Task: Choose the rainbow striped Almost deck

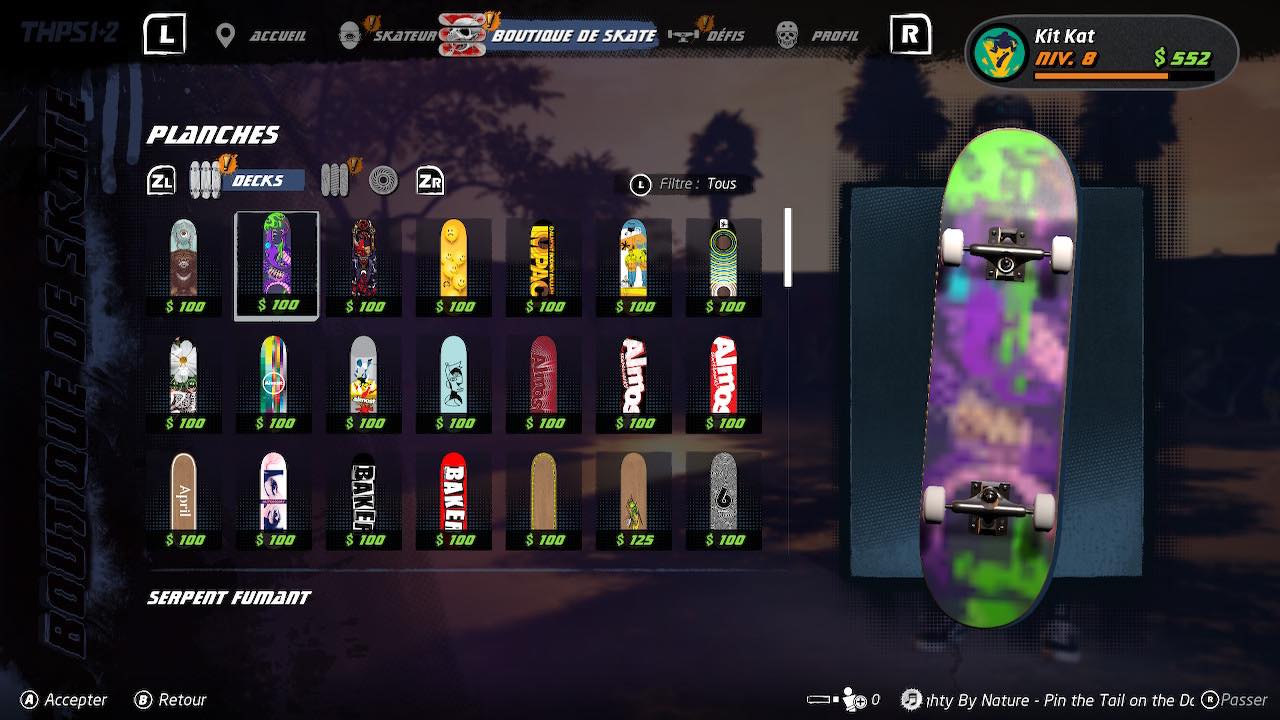Action: pyautogui.click(x=273, y=382)
